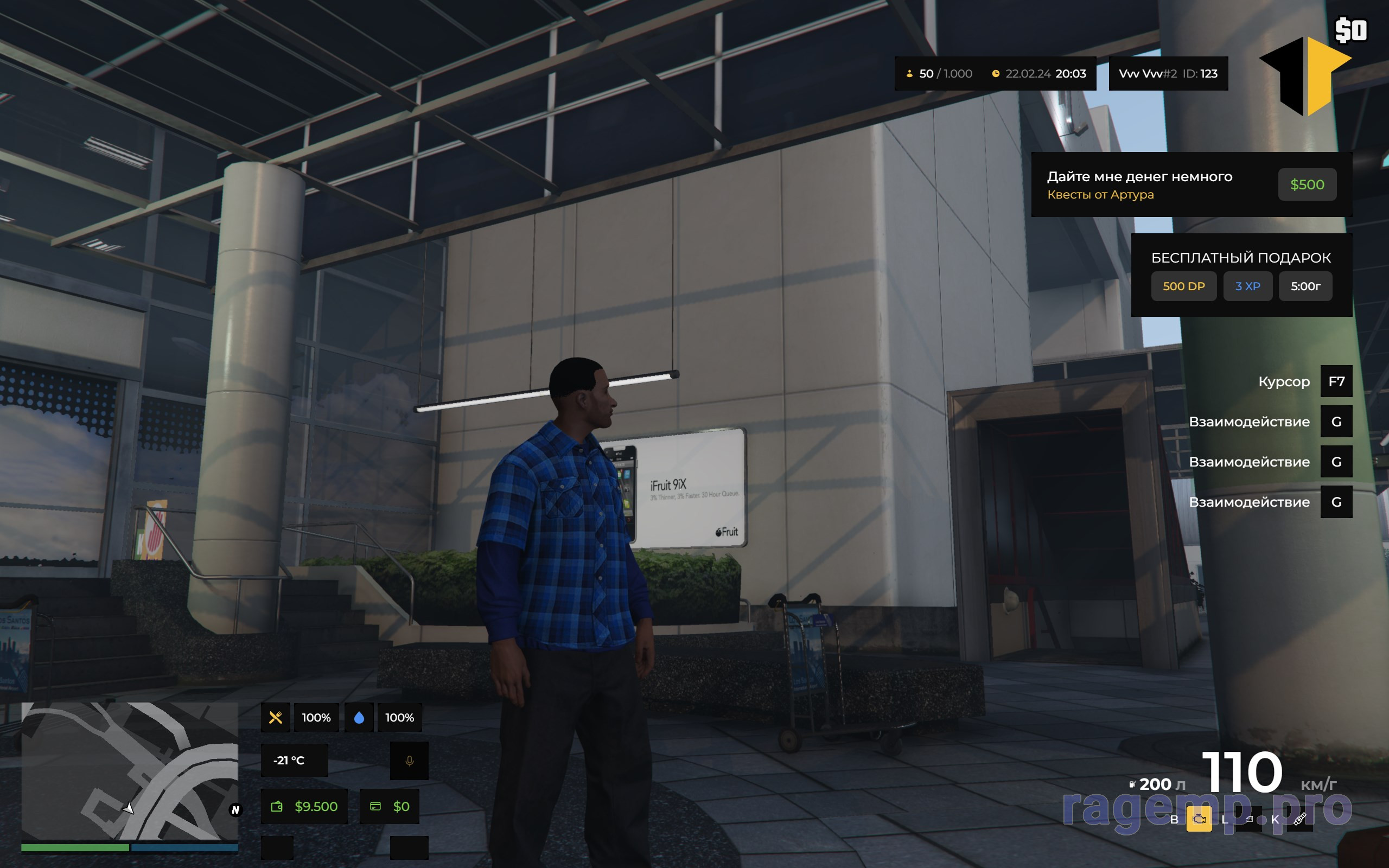The width and height of the screenshot is (1389, 868).
Task: Click the blue water drop thirst icon
Action: point(359,718)
